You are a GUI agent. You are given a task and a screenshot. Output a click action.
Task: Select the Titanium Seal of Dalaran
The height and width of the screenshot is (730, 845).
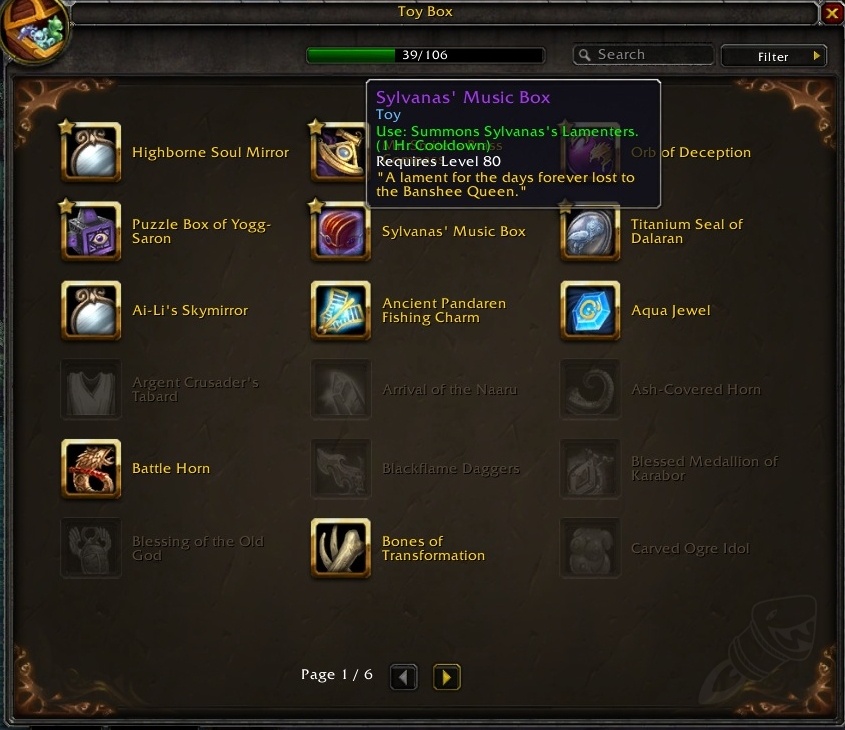pos(590,231)
